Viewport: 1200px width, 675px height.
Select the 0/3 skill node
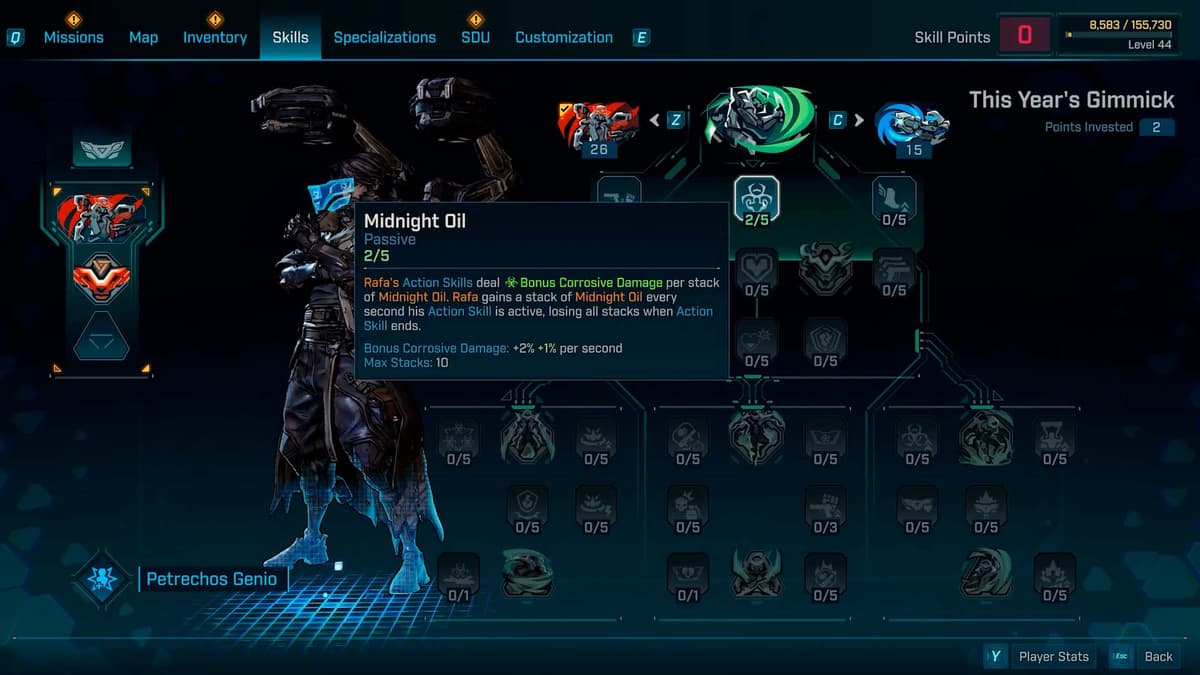[x=825, y=507]
